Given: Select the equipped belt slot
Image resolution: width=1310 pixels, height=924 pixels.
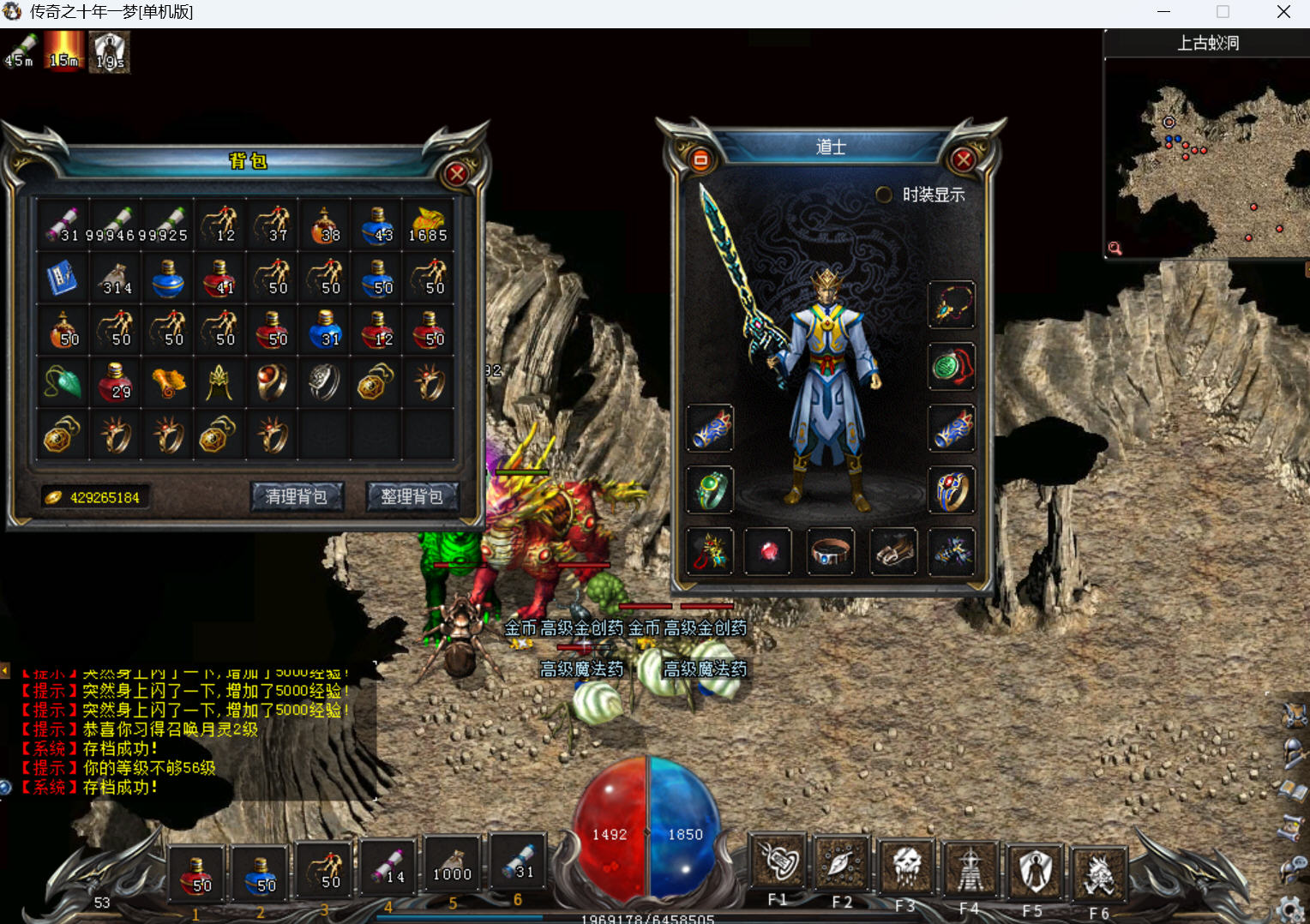Looking at the screenshot, I should (831, 551).
